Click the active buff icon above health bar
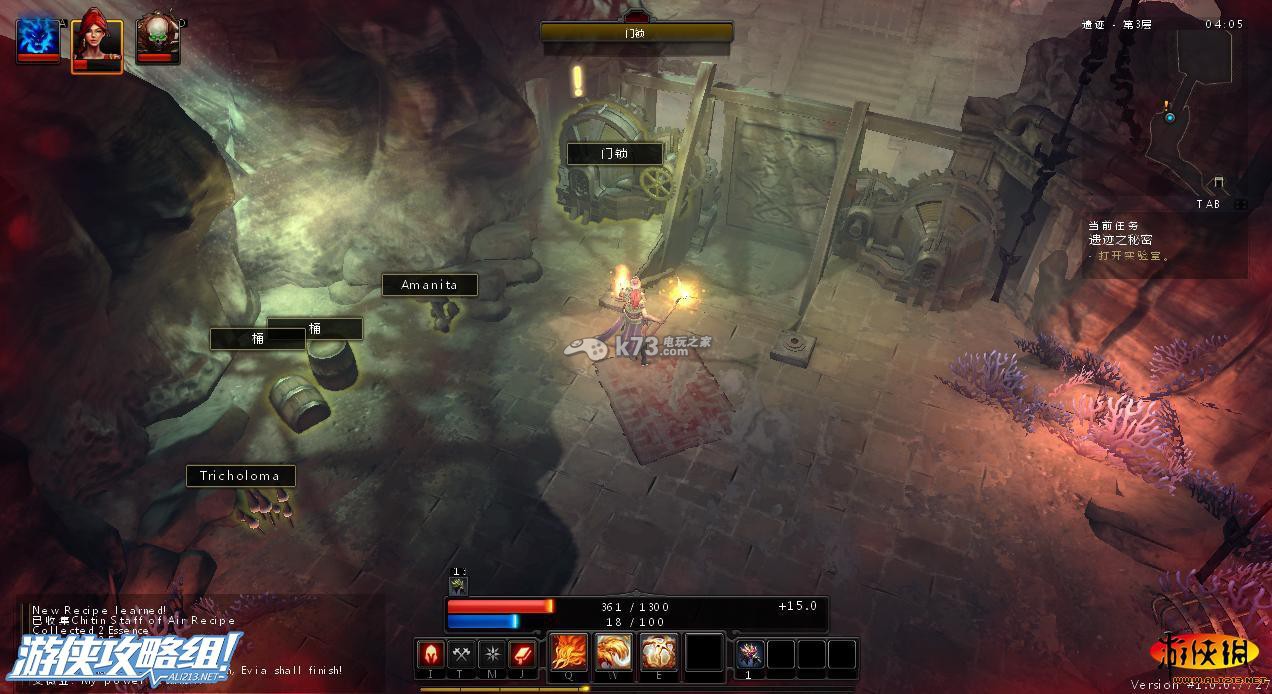 (458, 586)
